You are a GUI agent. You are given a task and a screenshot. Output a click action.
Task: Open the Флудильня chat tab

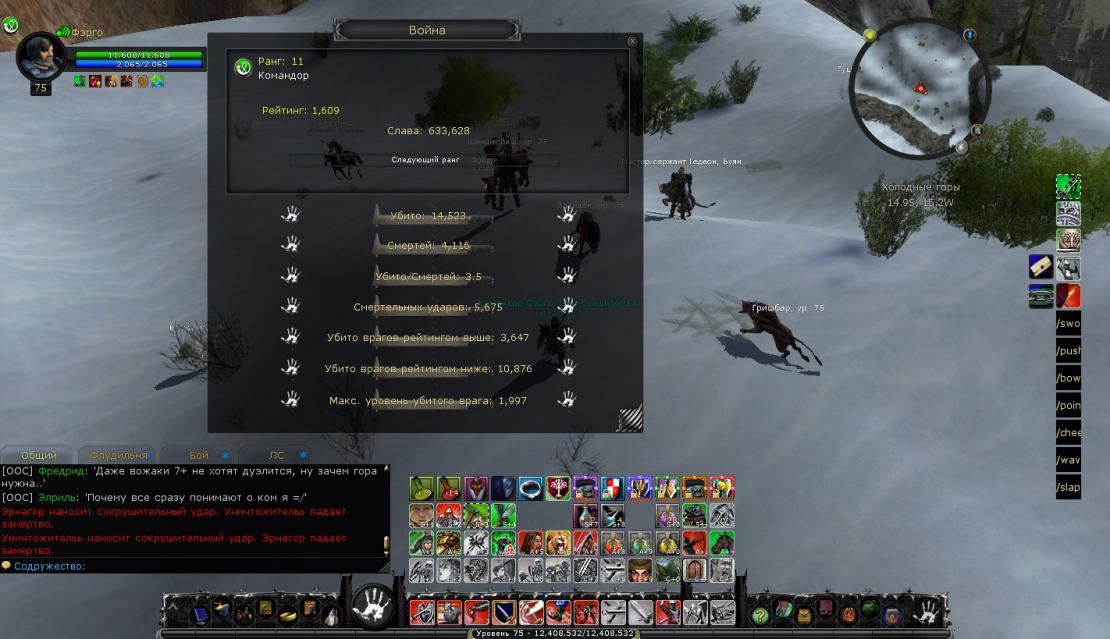(x=119, y=455)
